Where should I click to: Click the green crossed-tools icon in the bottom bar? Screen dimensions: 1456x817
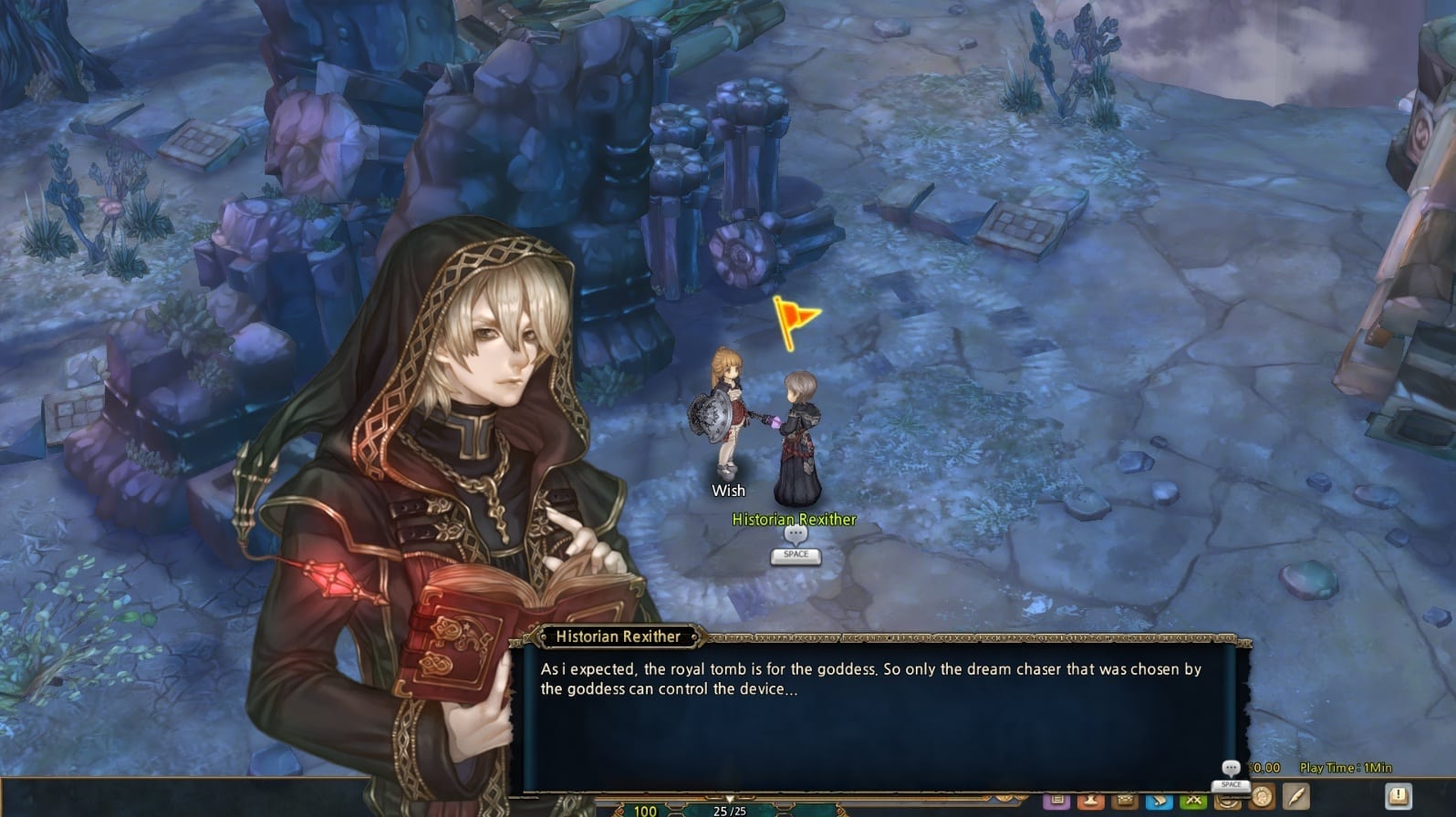pos(1196,799)
